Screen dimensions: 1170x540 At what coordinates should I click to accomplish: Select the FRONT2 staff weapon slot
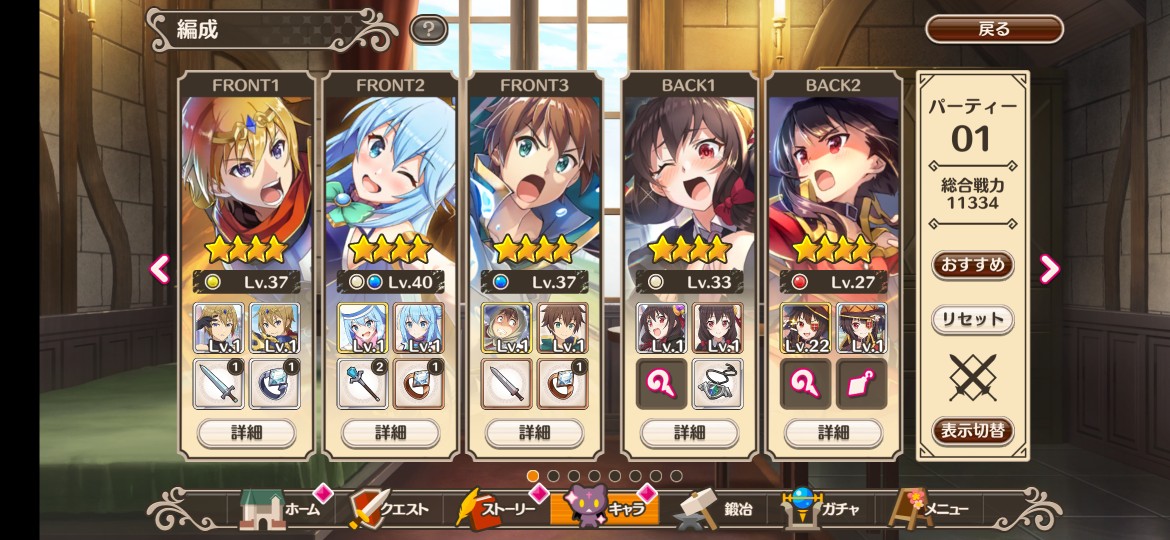[x=362, y=385]
